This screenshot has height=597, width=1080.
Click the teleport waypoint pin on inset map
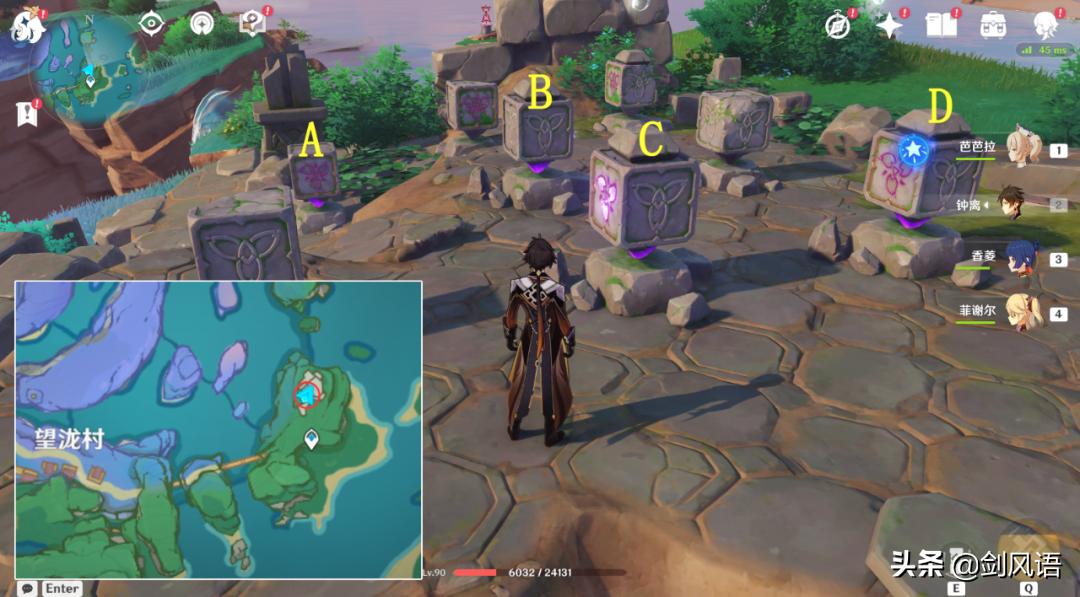pos(312,438)
